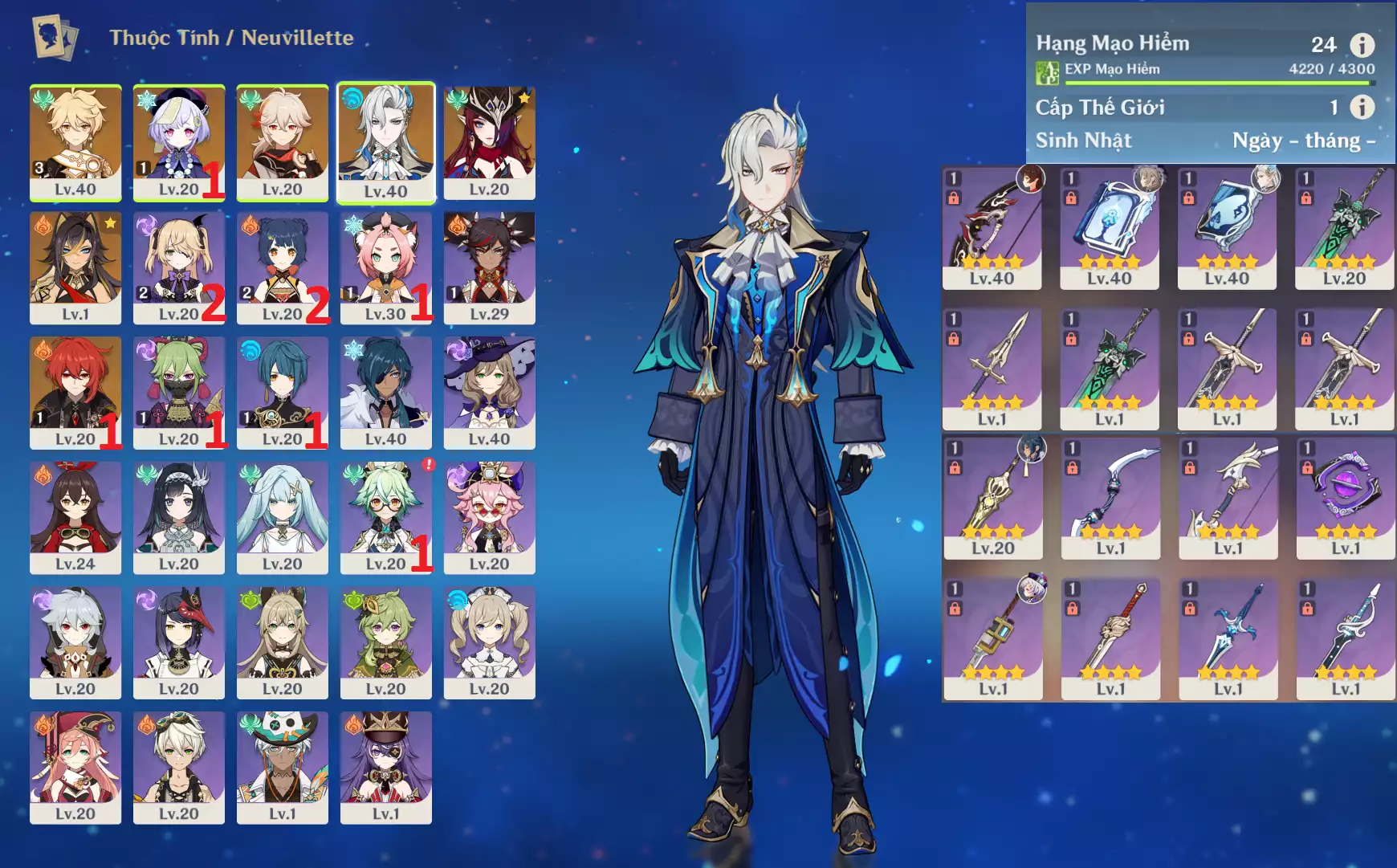Pick Kaeya's character portrait
The height and width of the screenshot is (868, 1397).
point(385,392)
